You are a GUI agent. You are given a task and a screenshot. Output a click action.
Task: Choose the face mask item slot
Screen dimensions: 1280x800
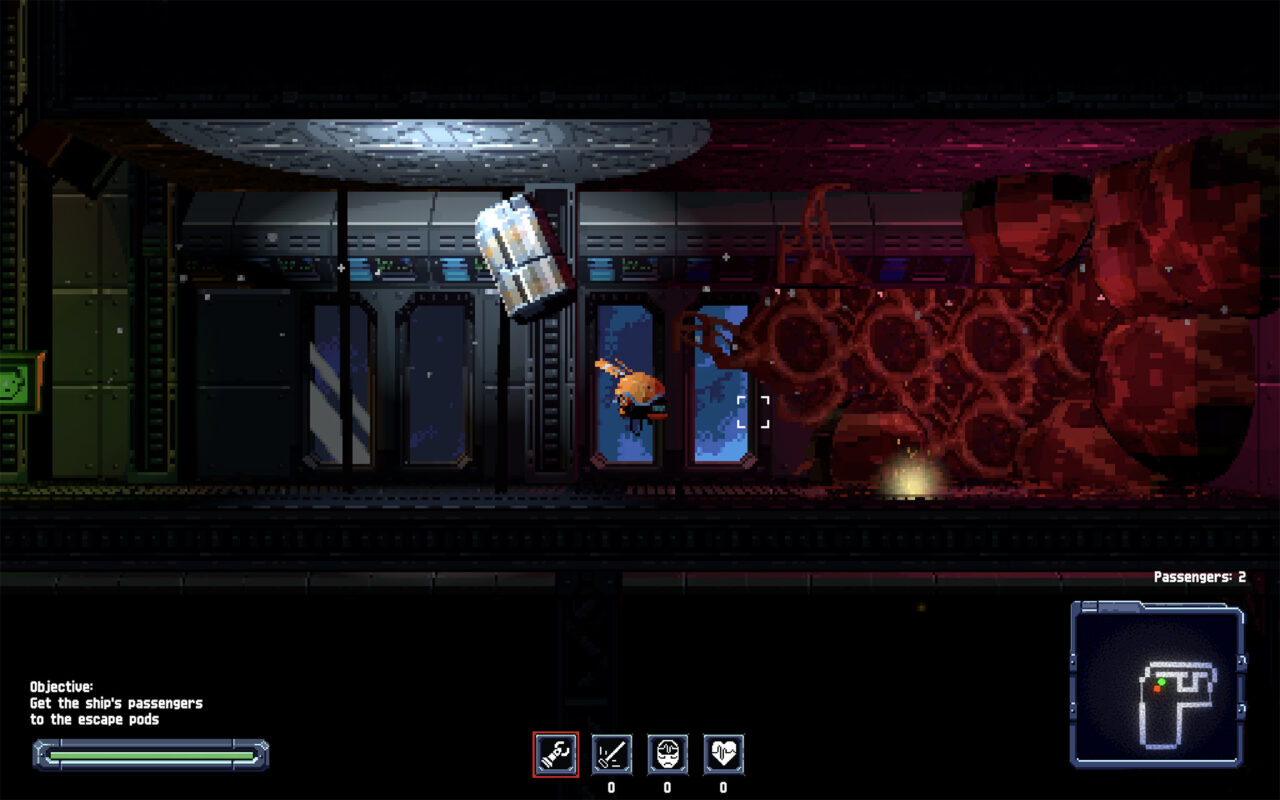[x=667, y=754]
